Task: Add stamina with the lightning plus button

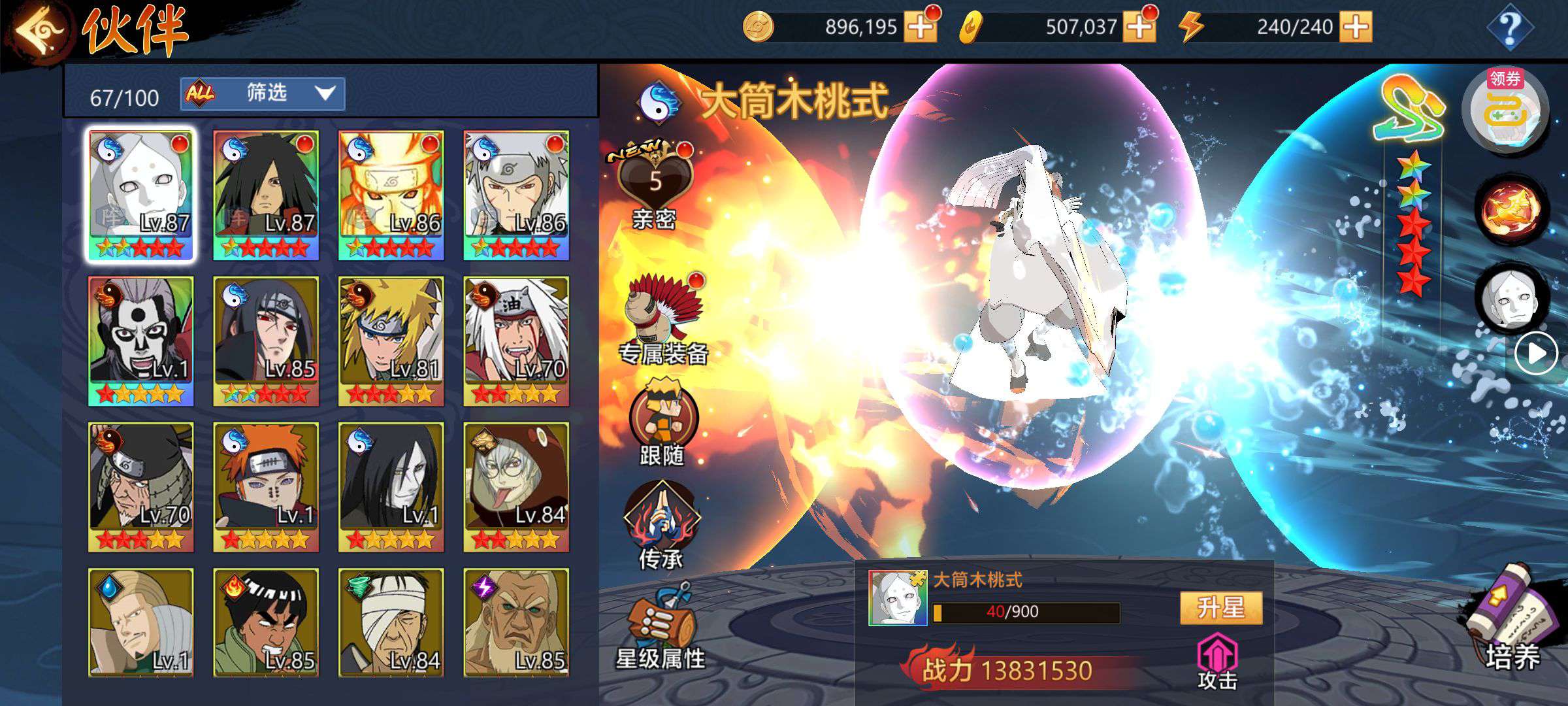Action: 1356,27
